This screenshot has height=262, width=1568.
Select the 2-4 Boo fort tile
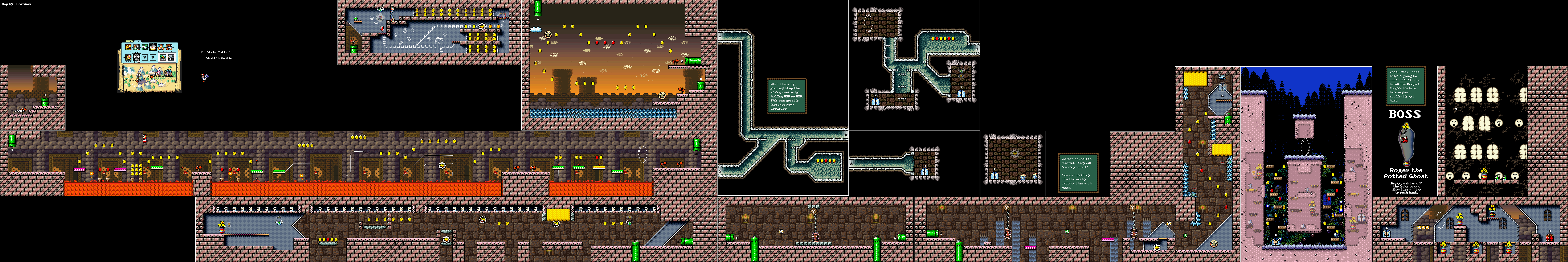tap(153, 47)
